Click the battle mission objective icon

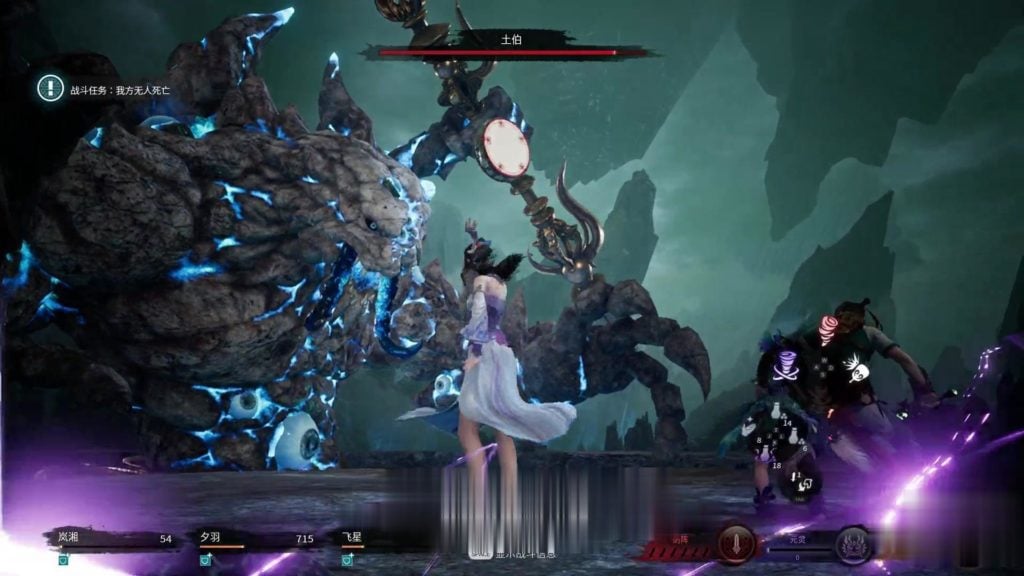[x=50, y=88]
